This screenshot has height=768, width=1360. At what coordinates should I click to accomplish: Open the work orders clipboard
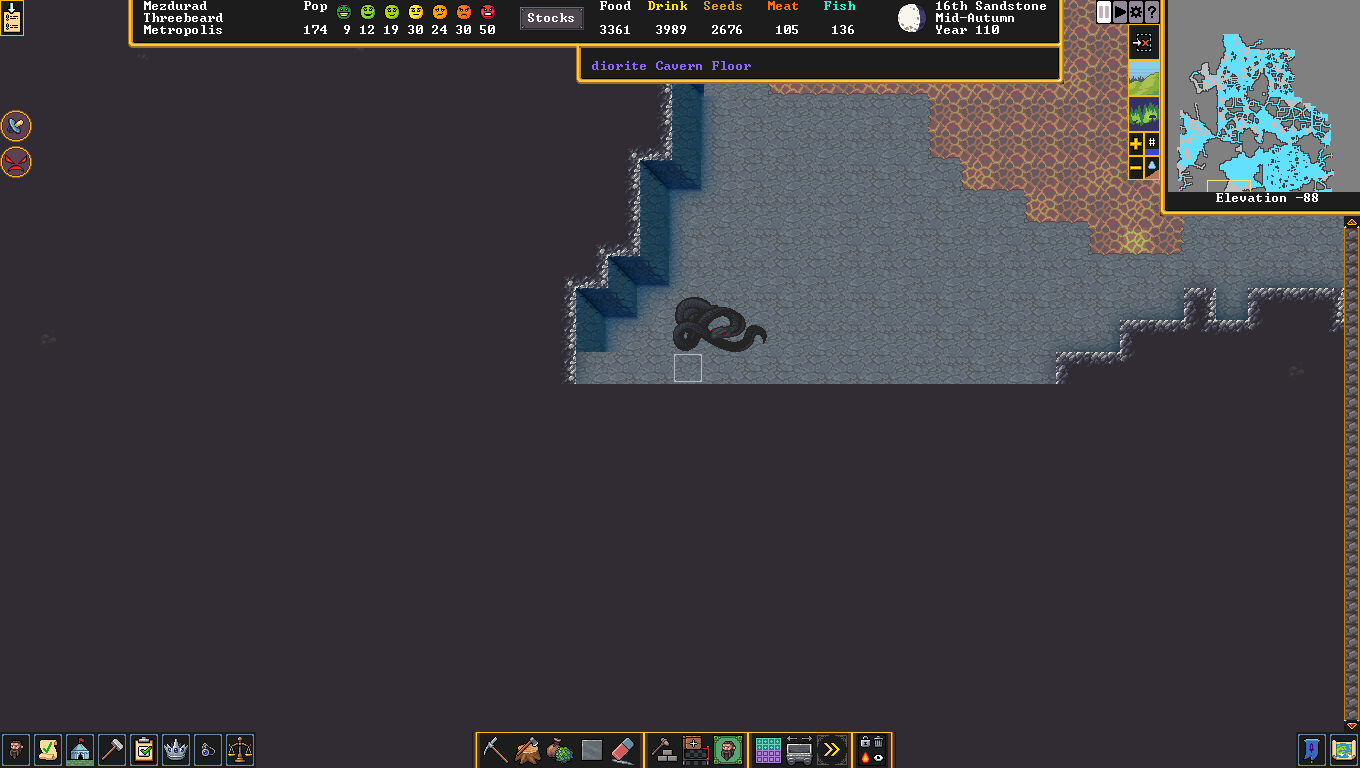(x=144, y=749)
